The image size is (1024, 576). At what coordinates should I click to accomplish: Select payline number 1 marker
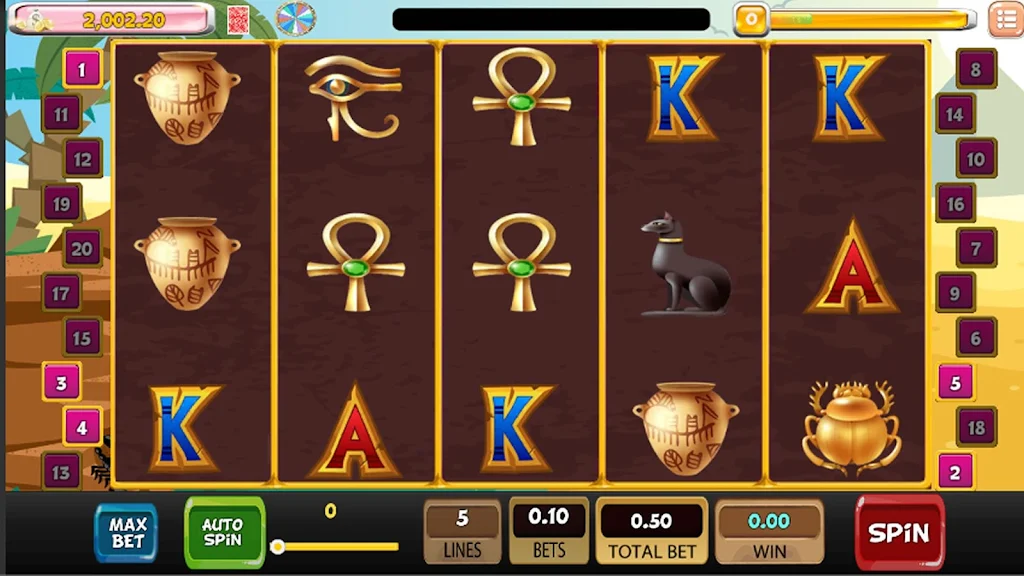click(83, 69)
